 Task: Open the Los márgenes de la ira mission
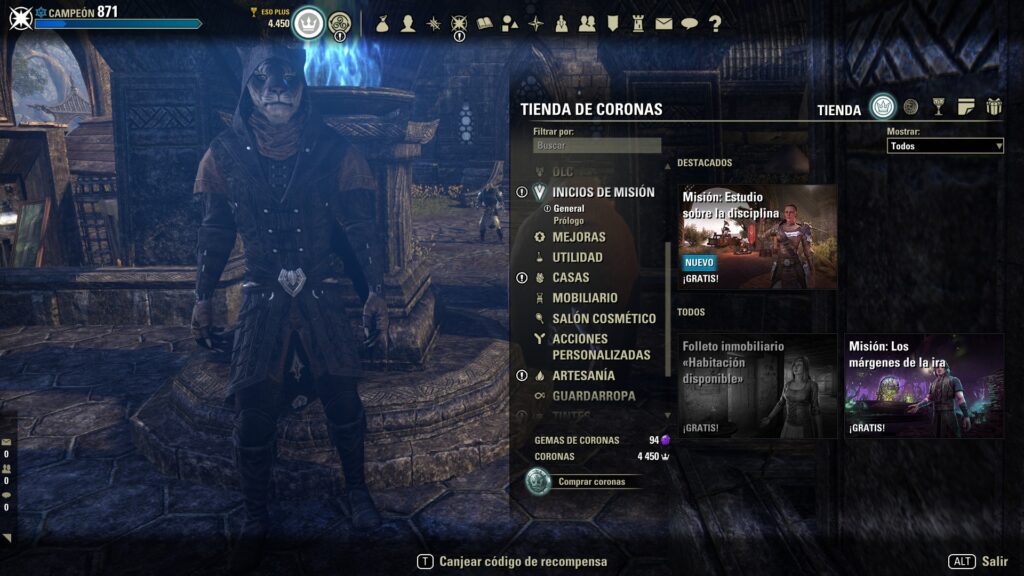click(x=923, y=386)
